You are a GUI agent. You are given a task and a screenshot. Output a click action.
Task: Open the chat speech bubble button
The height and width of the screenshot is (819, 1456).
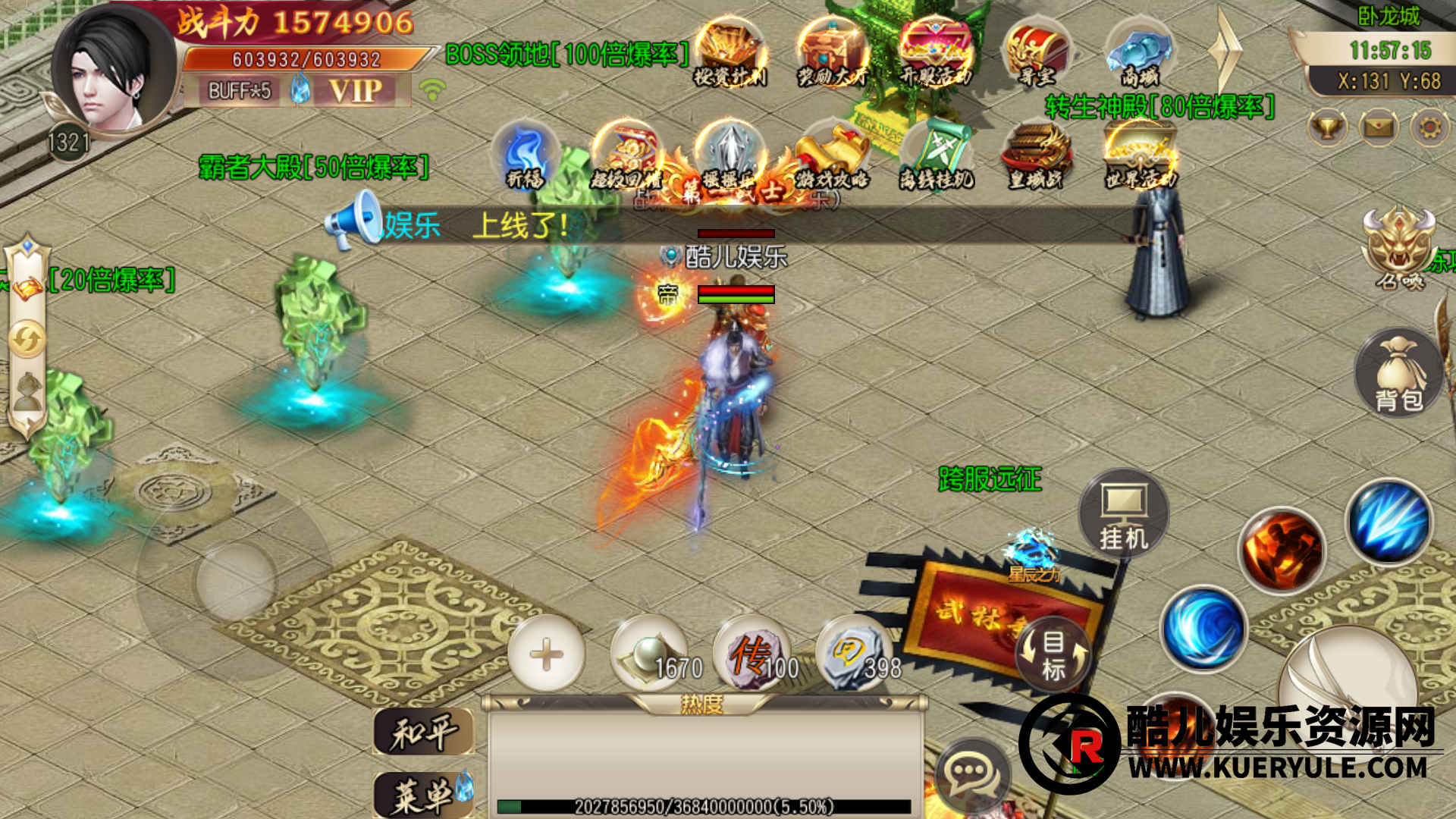click(x=971, y=773)
